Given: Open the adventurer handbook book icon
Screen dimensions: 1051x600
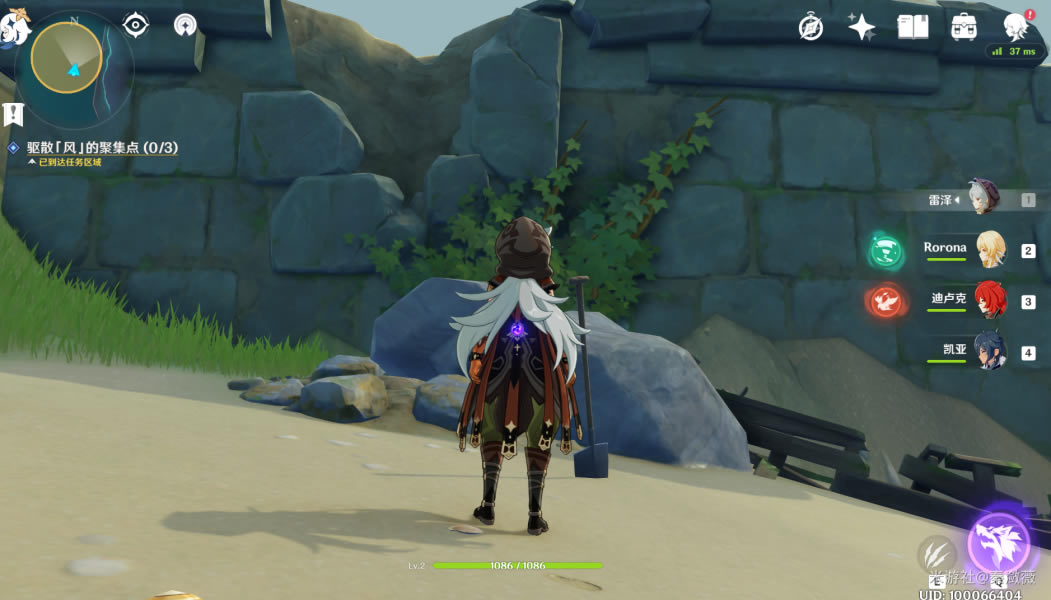Looking at the screenshot, I should [x=913, y=27].
